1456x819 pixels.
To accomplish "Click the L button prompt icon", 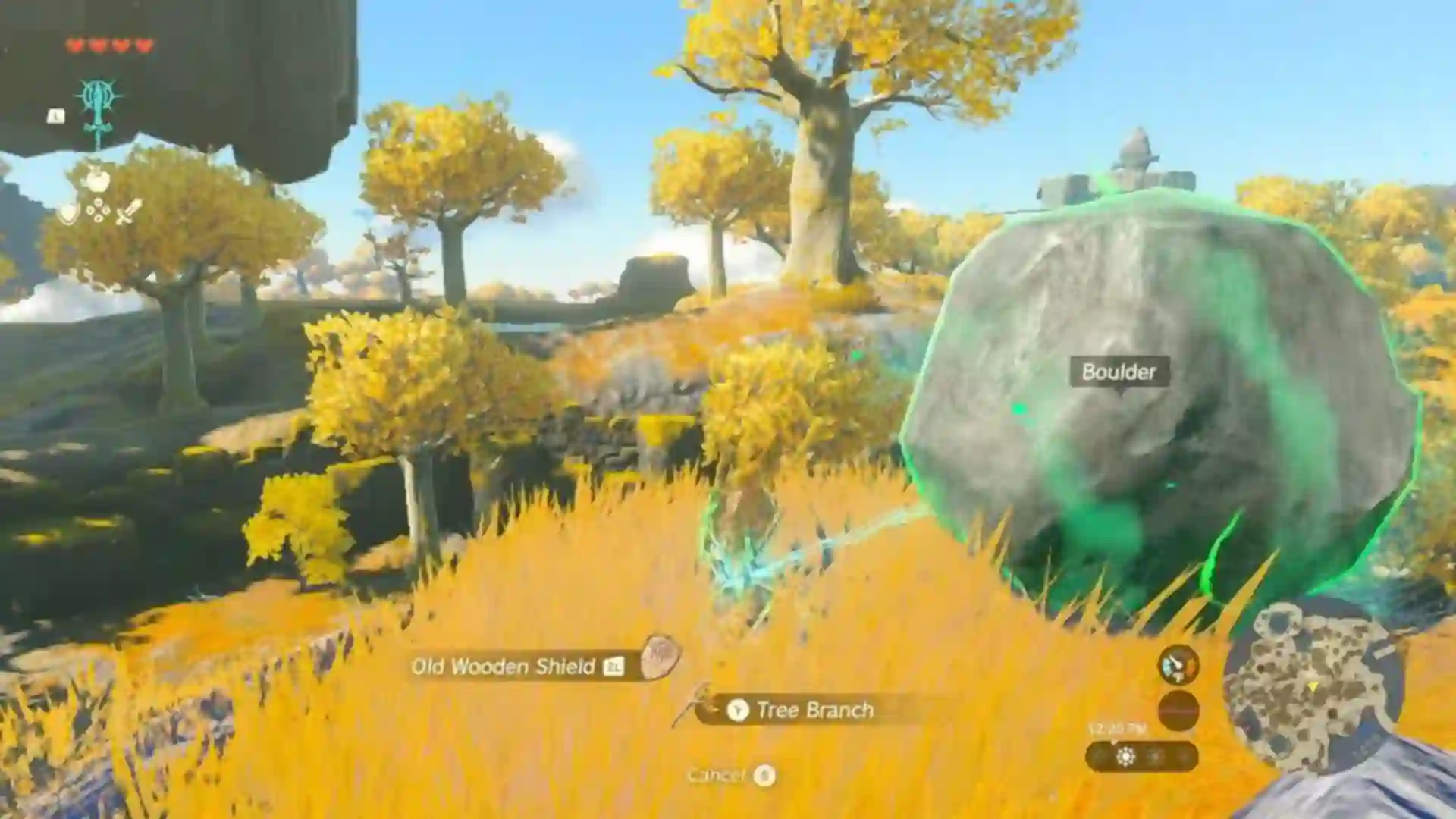I will click(x=55, y=115).
